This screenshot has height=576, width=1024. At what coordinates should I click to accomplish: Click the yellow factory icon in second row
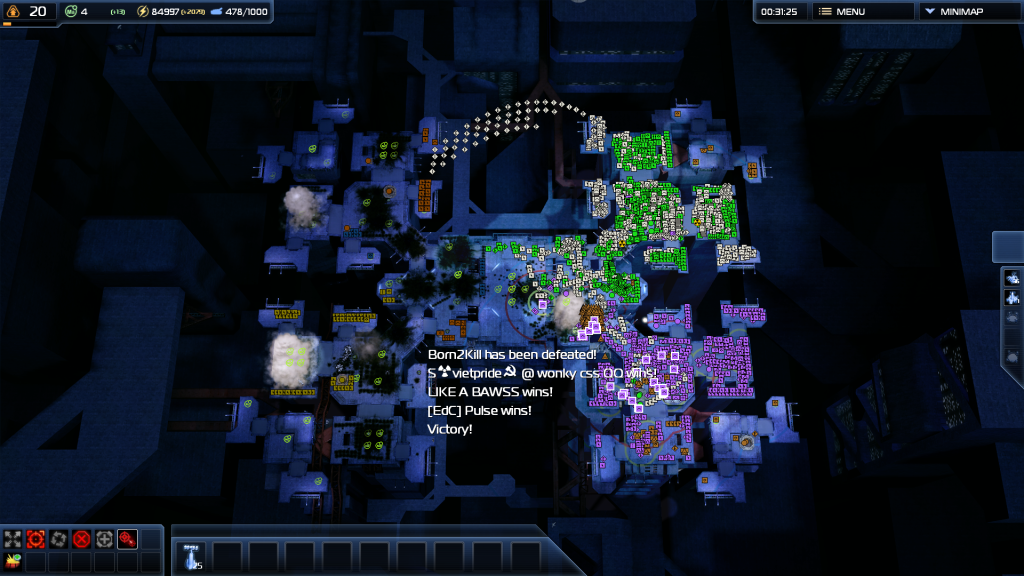(x=13, y=561)
